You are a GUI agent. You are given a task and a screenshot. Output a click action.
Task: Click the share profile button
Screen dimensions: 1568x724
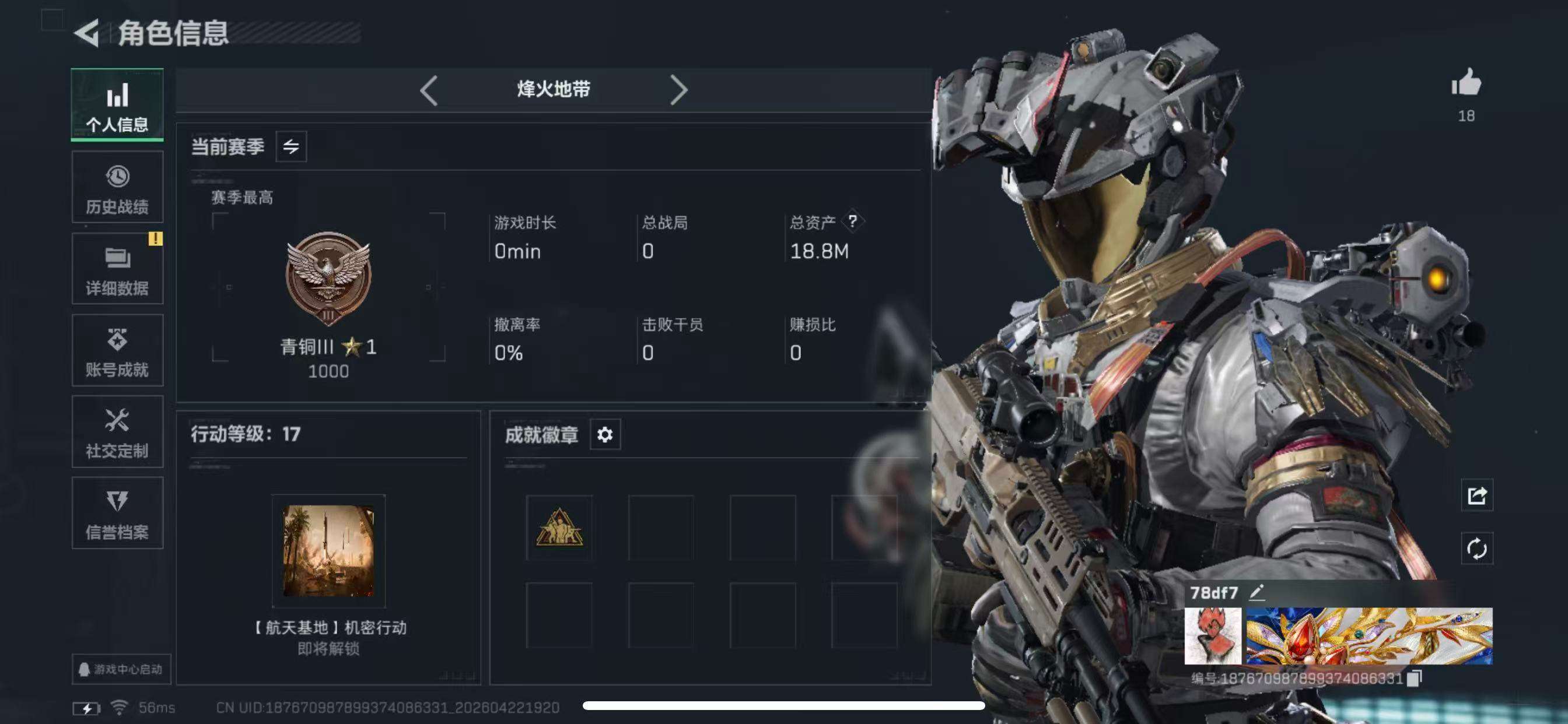point(1476,496)
